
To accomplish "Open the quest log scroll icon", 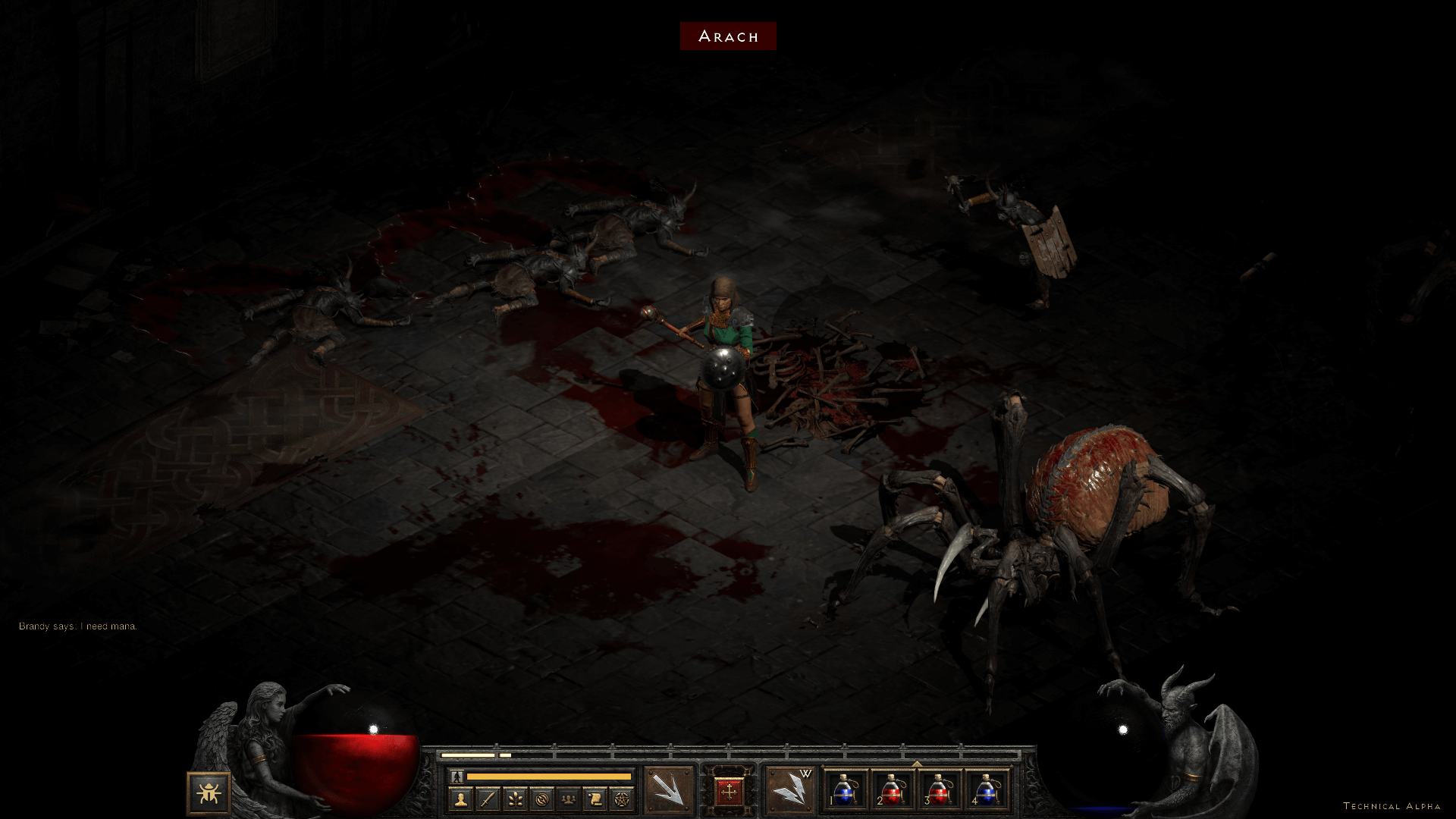I will [595, 799].
